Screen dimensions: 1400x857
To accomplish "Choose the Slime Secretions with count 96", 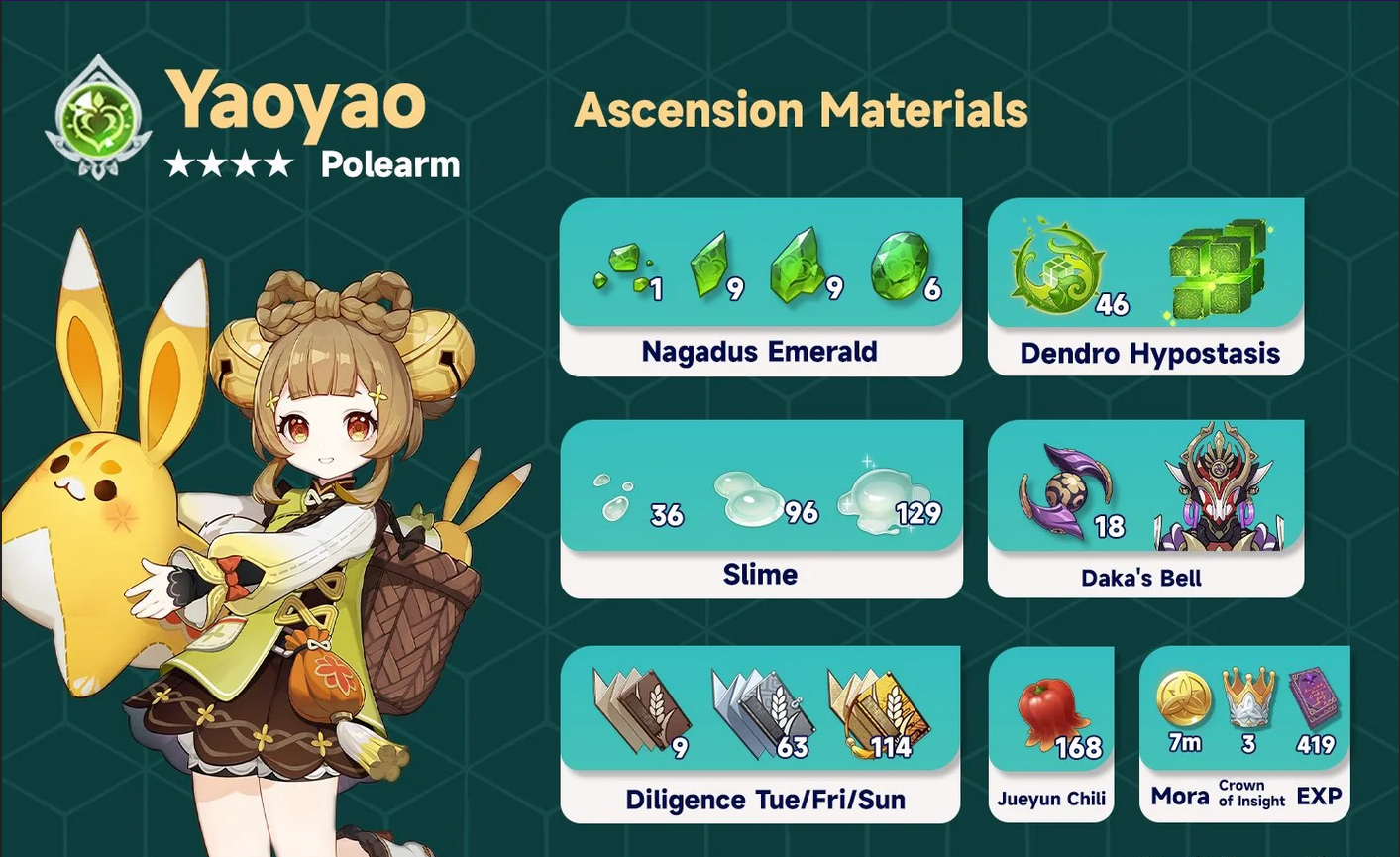I will pos(750,496).
